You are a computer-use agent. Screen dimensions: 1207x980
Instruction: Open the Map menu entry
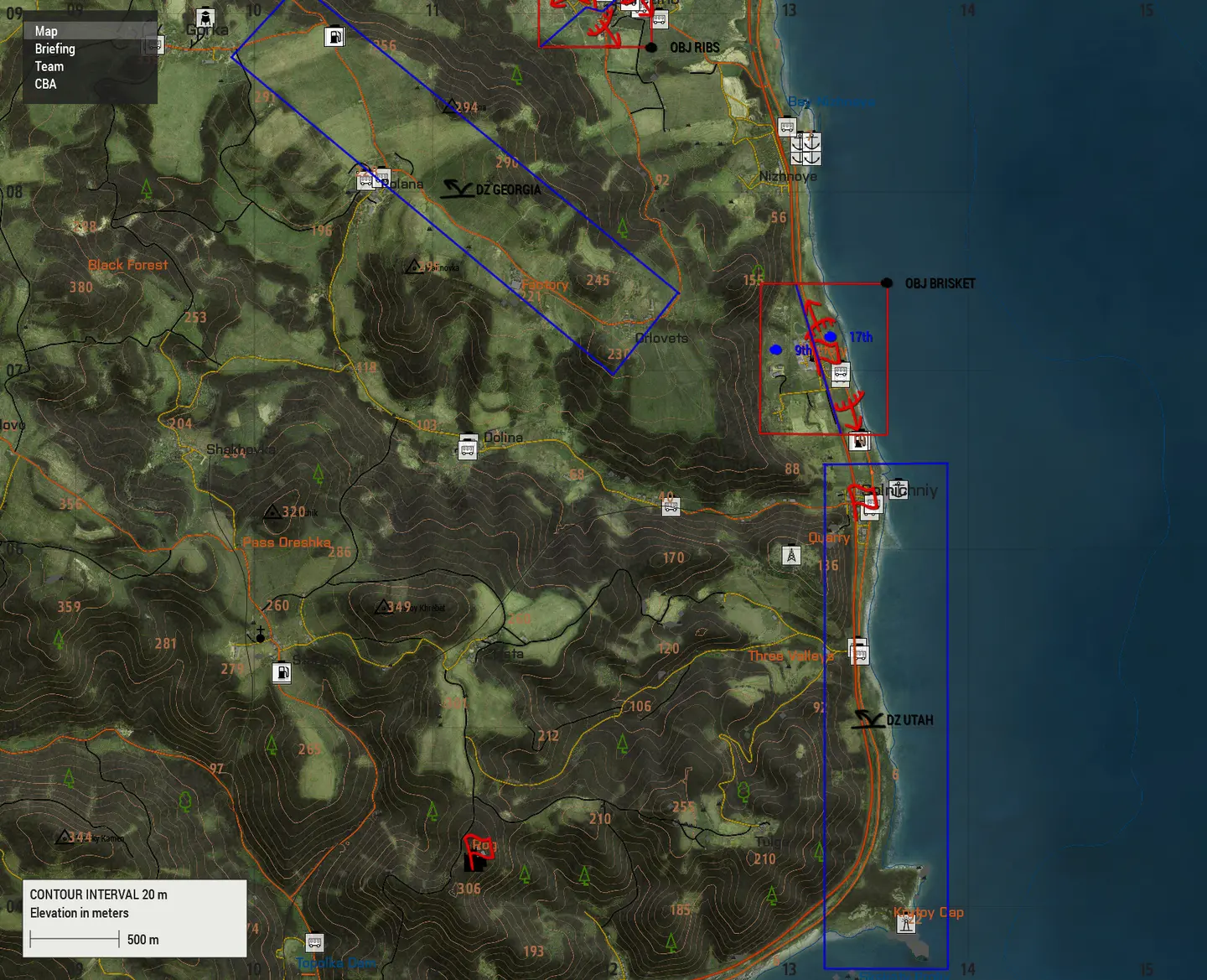tap(46, 31)
